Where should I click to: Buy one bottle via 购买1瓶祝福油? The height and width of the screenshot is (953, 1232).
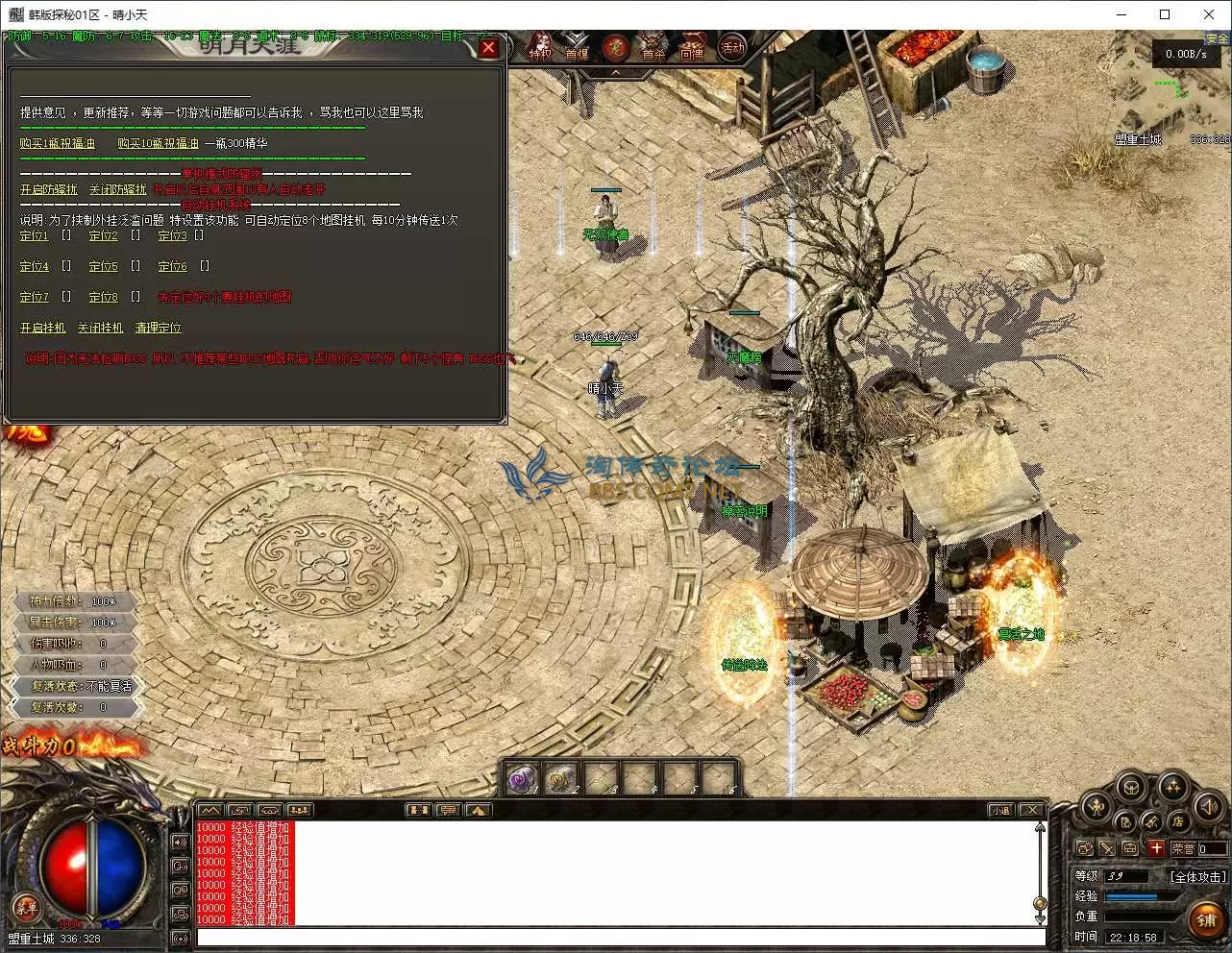click(x=58, y=143)
